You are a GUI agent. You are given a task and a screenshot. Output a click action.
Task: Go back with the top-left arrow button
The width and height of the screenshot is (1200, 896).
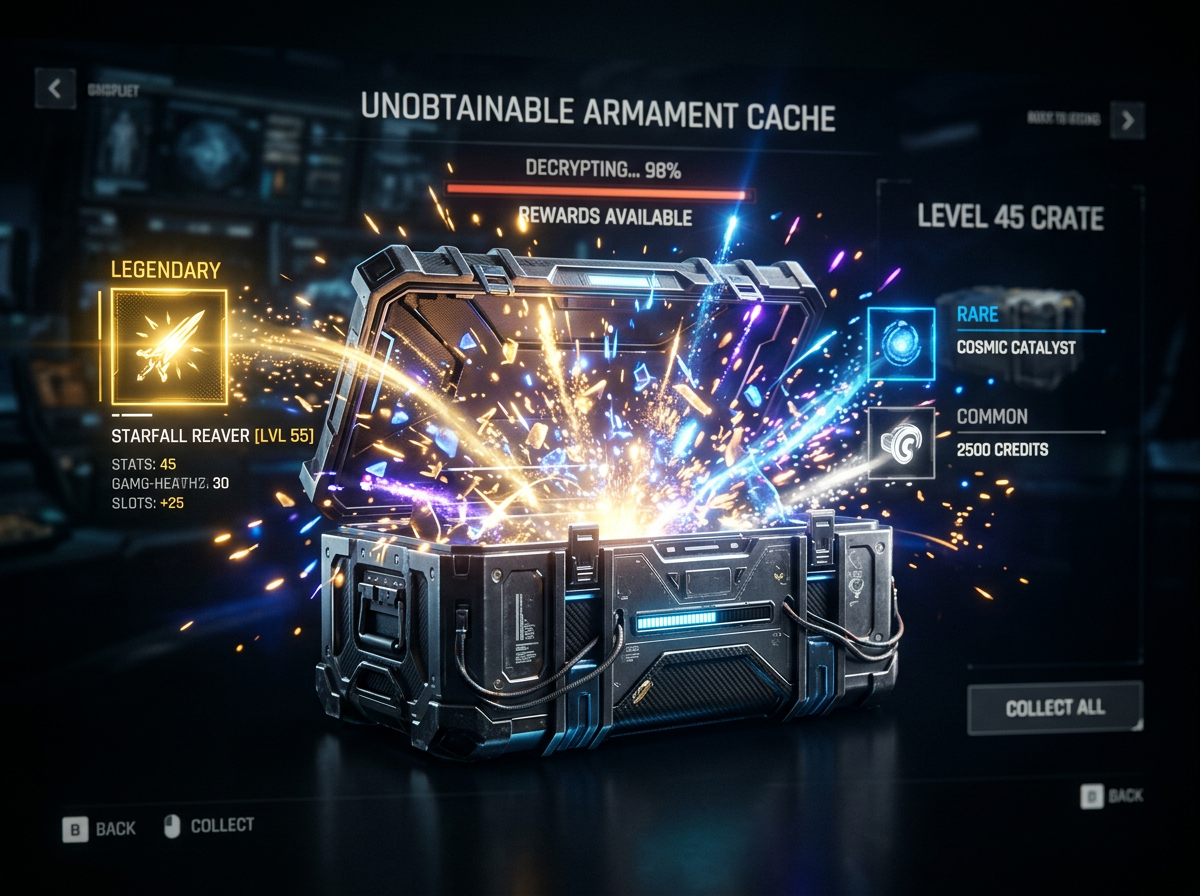click(55, 89)
